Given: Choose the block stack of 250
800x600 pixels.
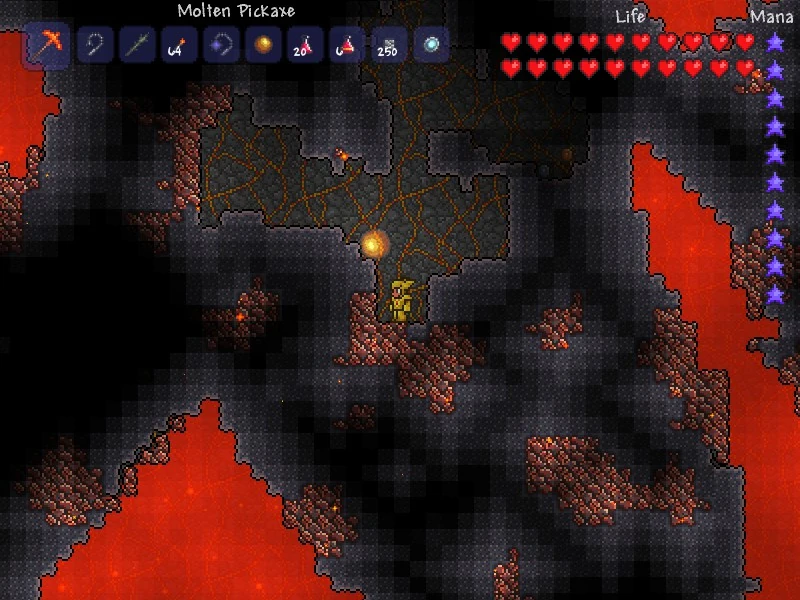Looking at the screenshot, I should click(388, 45).
